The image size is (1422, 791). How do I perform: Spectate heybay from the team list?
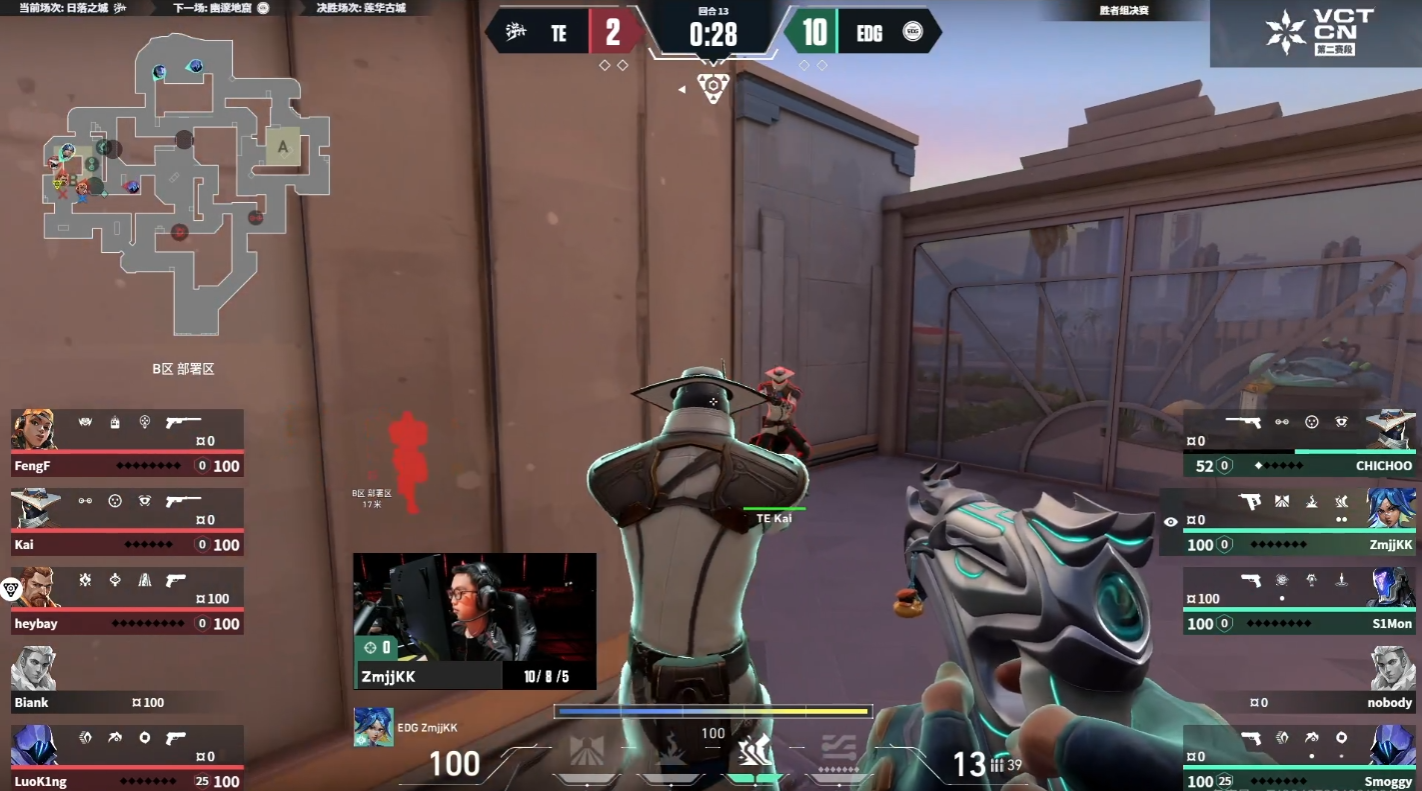[x=127, y=600]
